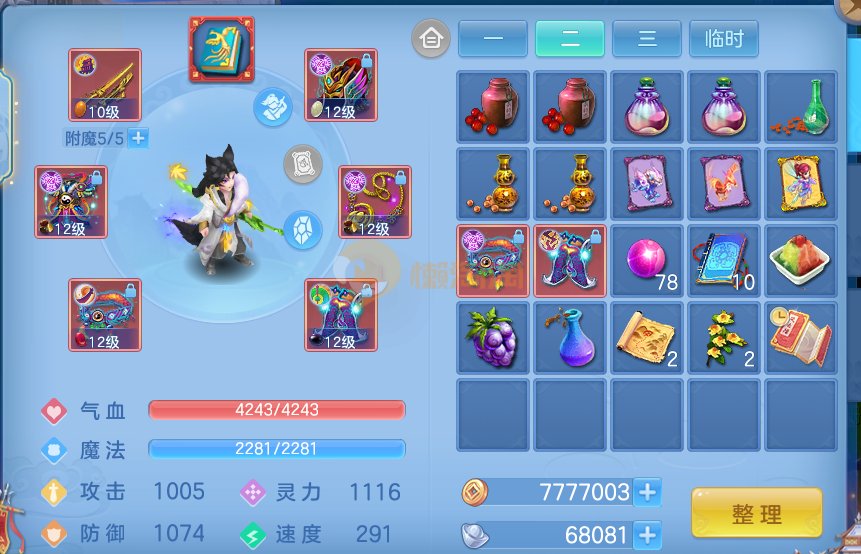The image size is (861, 554).
Task: Select the blue potion bottle item
Action: click(x=571, y=338)
